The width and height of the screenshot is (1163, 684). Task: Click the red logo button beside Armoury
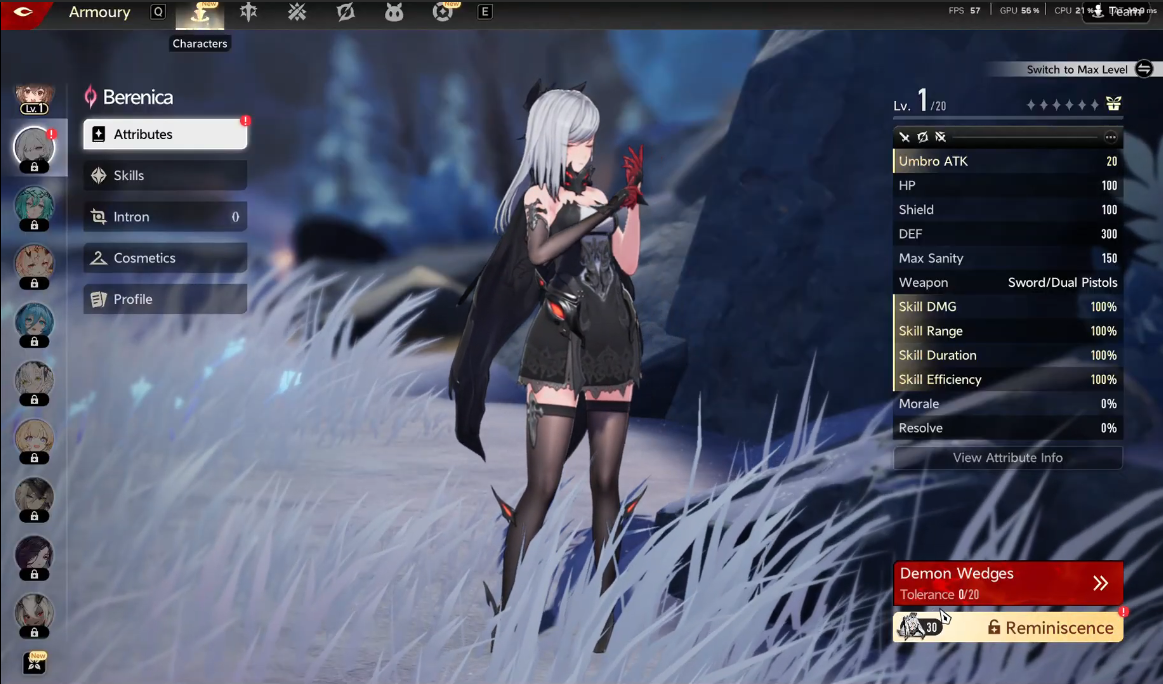24,12
